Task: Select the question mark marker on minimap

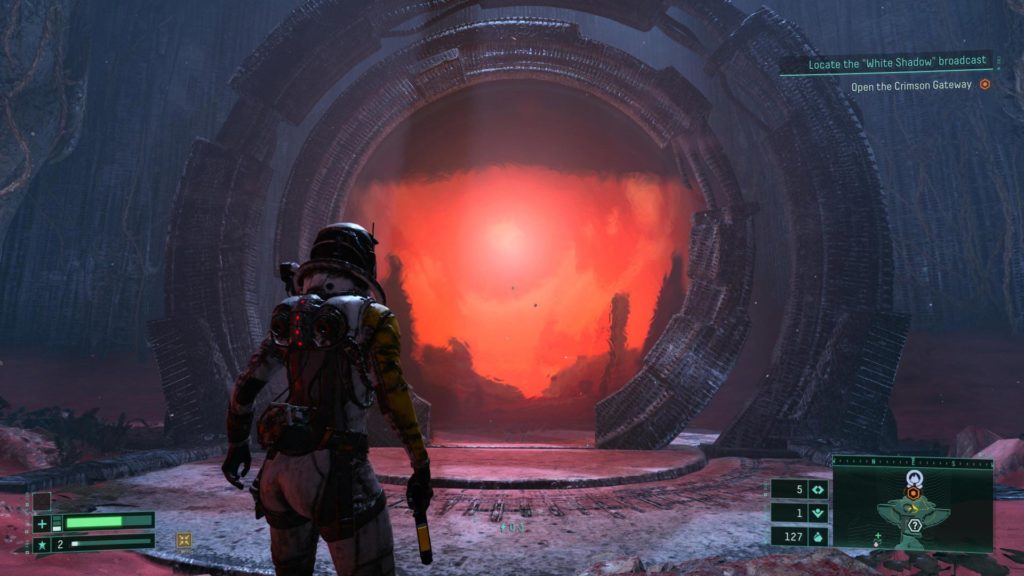Action: coord(914,524)
